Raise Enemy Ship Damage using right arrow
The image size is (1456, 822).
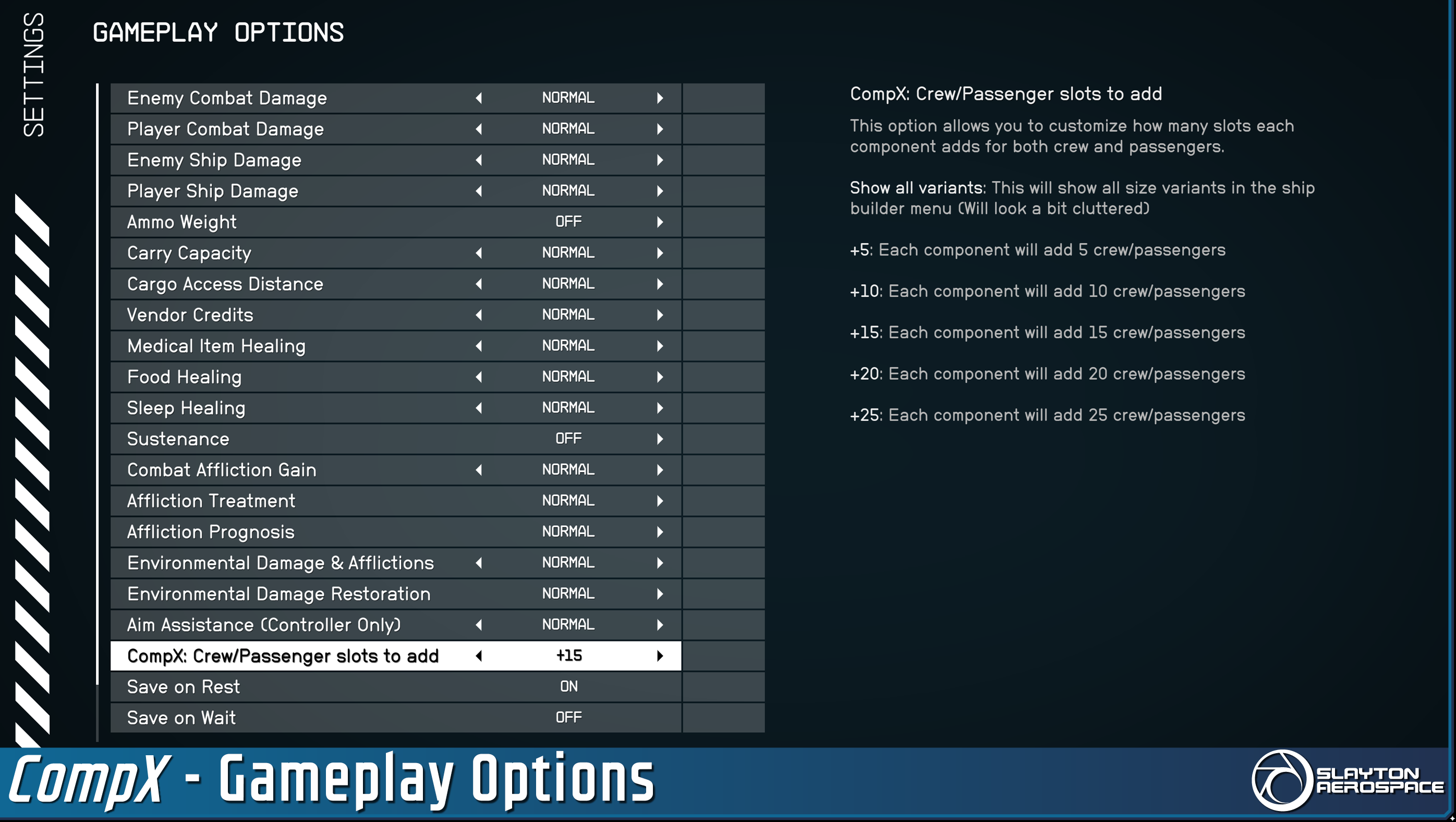coord(660,160)
